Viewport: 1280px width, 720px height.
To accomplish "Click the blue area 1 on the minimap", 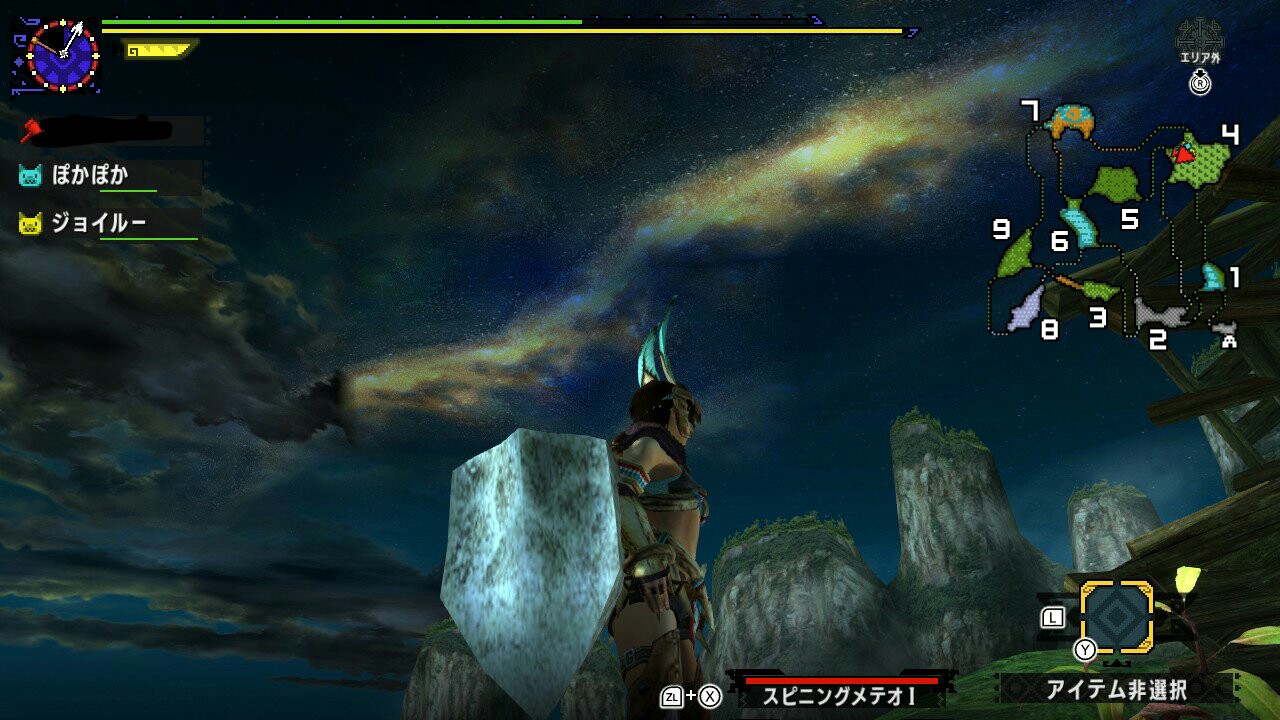I will (x=1212, y=276).
